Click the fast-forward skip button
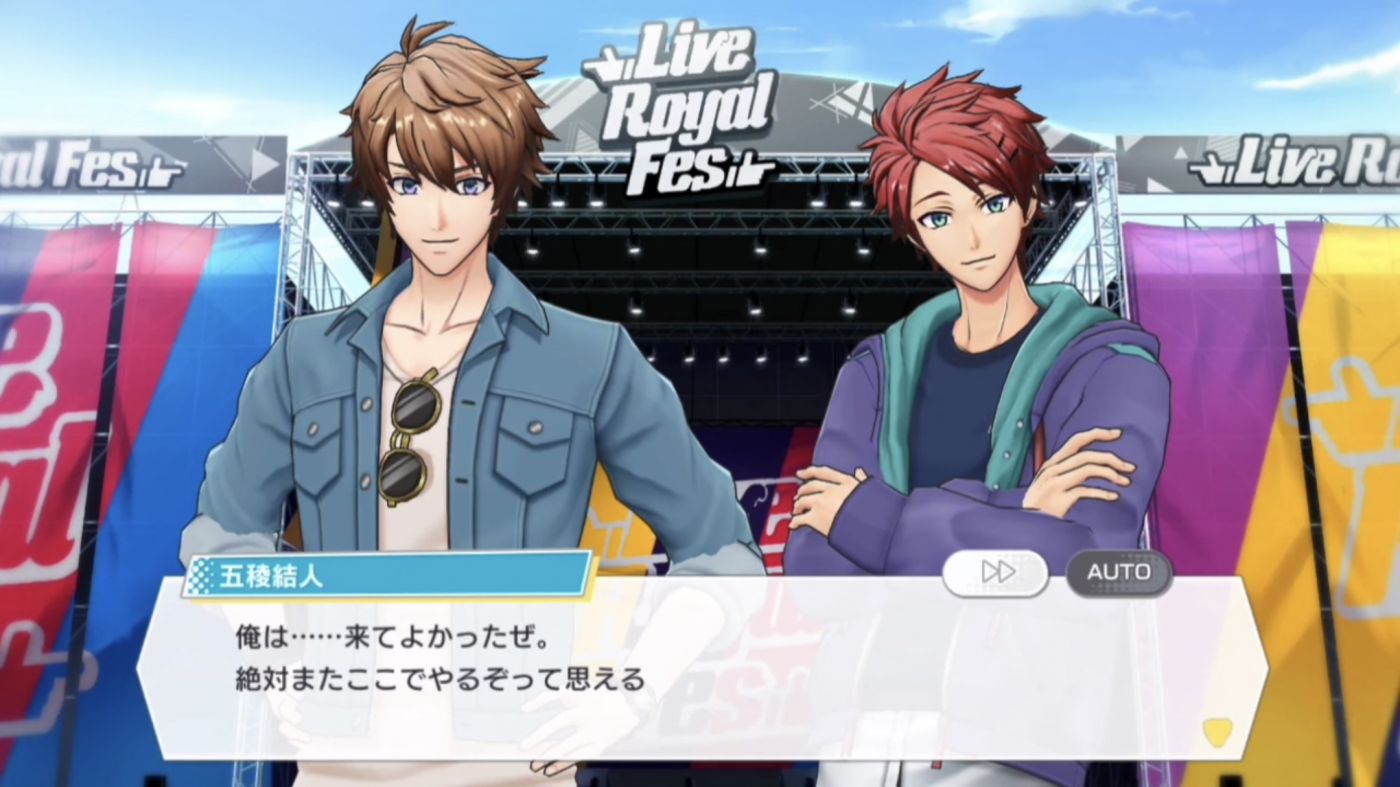 pyautogui.click(x=996, y=572)
